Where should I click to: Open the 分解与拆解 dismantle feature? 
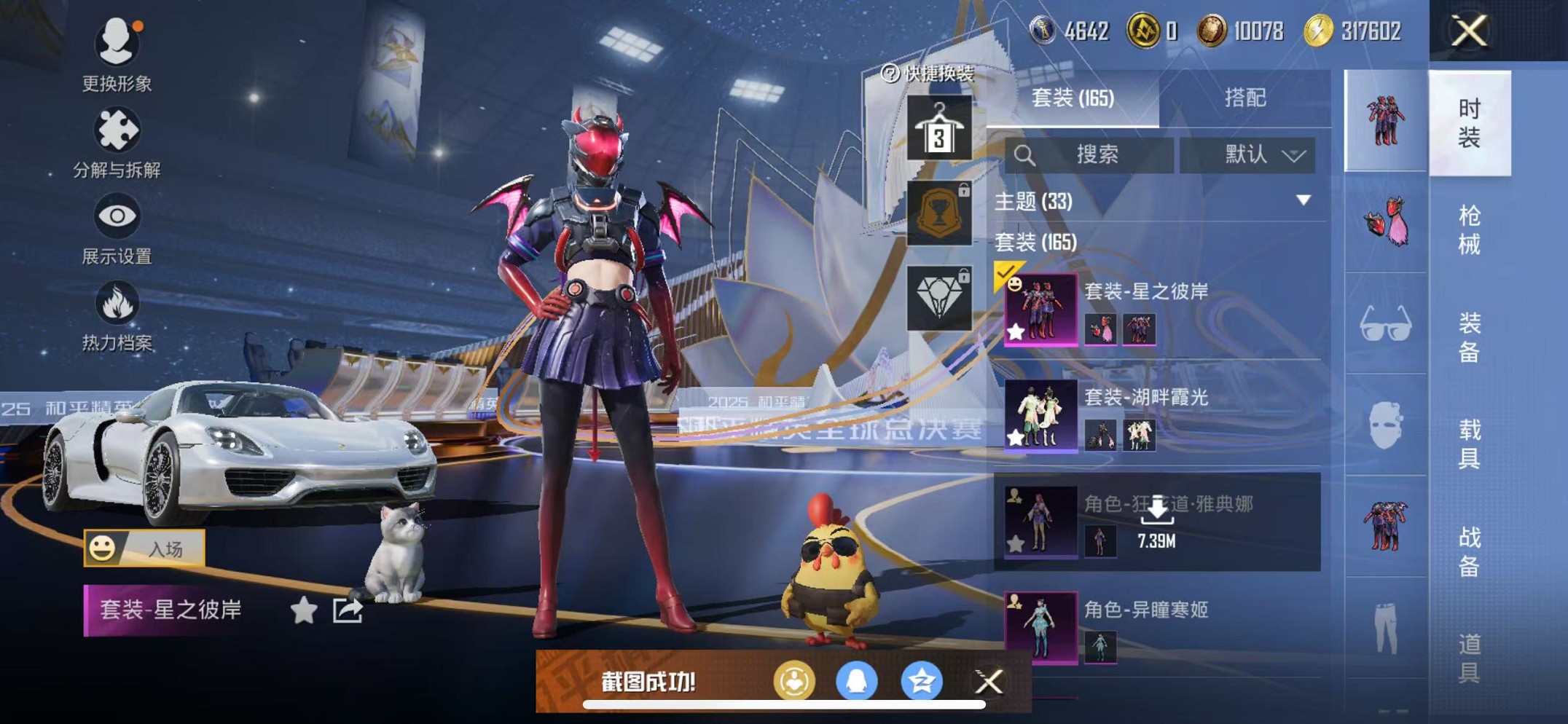pyautogui.click(x=117, y=130)
